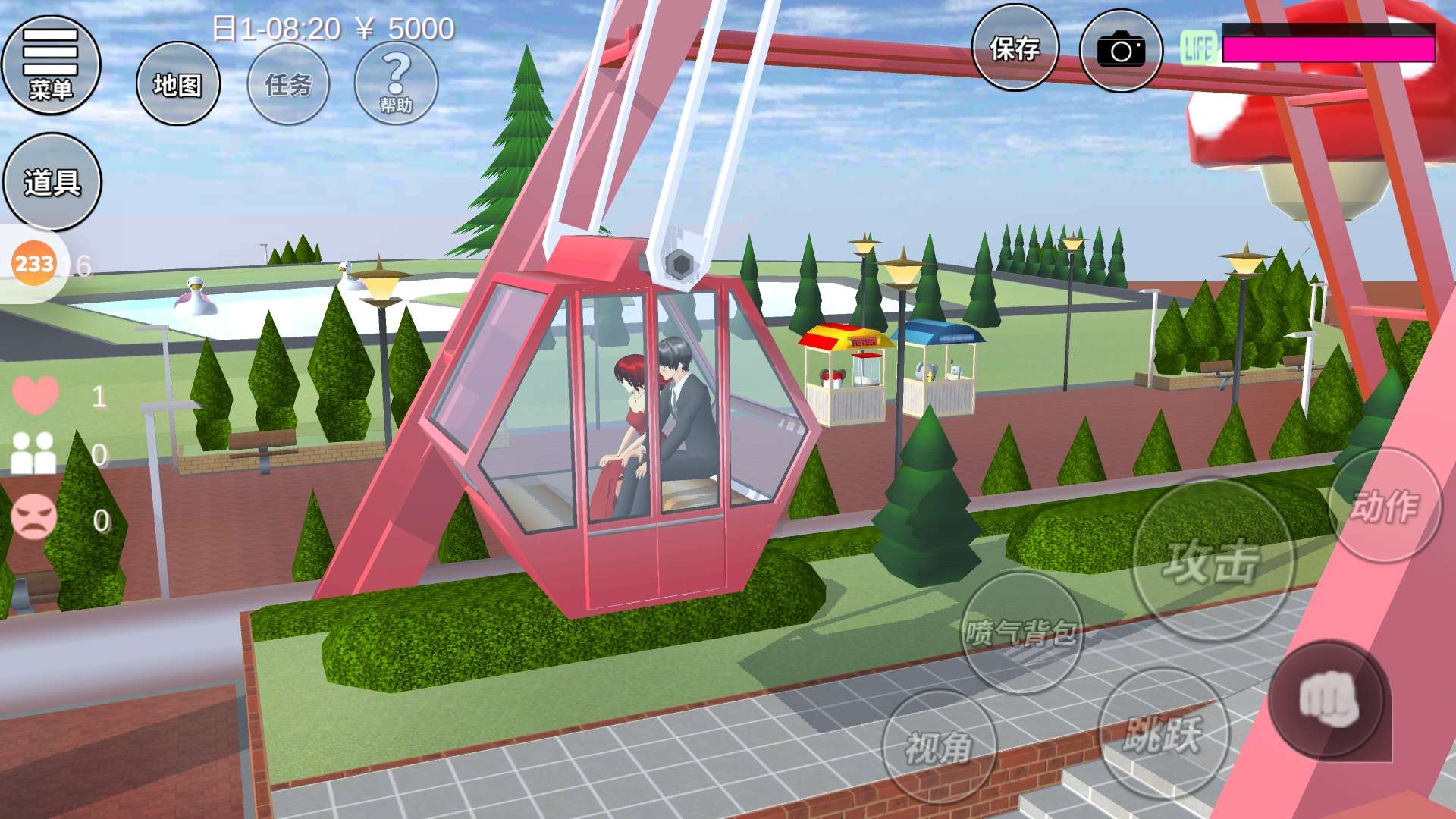The height and width of the screenshot is (819, 1456).
Task: Select the white friends icon
Action: pyautogui.click(x=34, y=453)
